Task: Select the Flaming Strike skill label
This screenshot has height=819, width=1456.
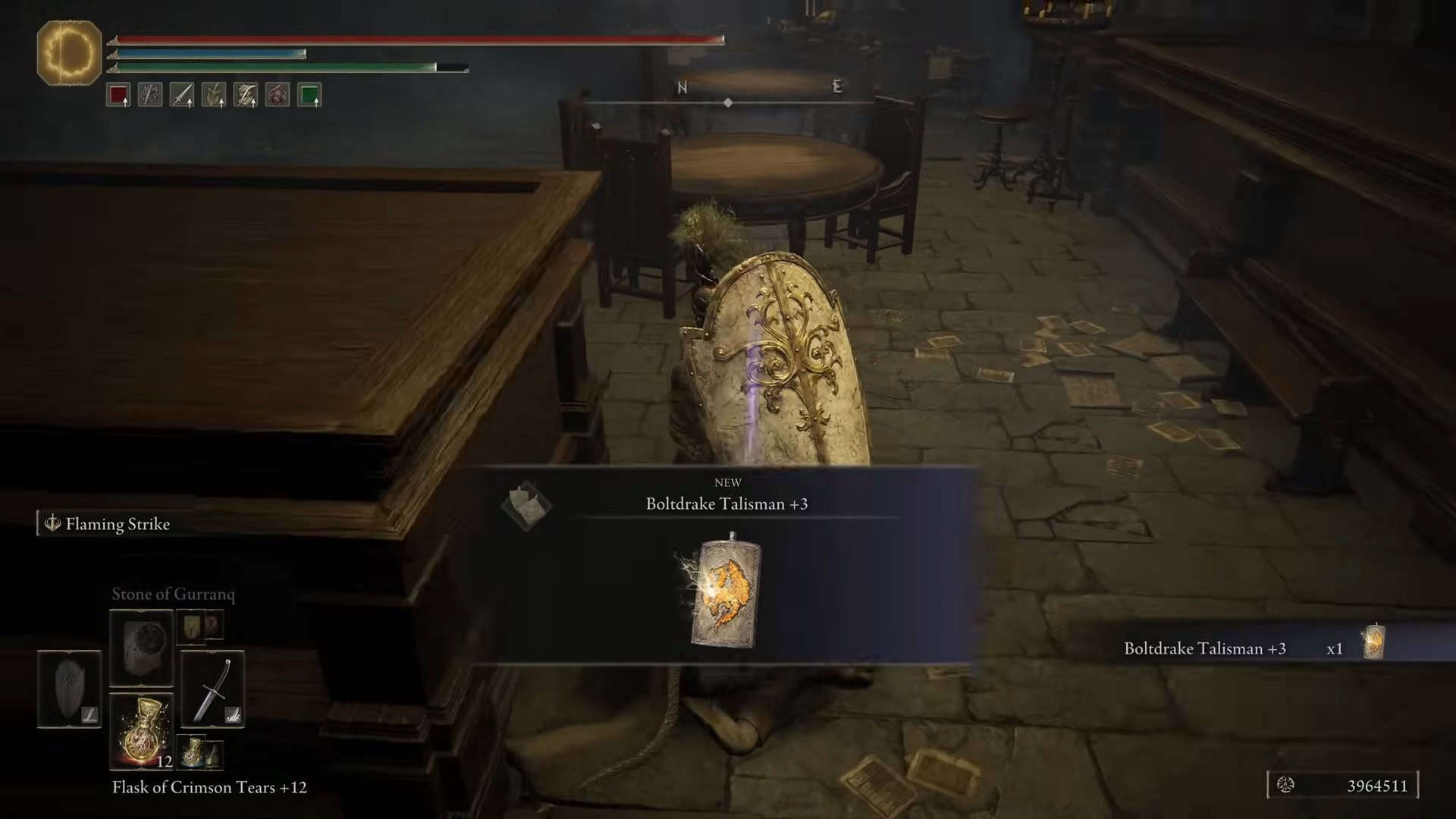Action: click(117, 523)
